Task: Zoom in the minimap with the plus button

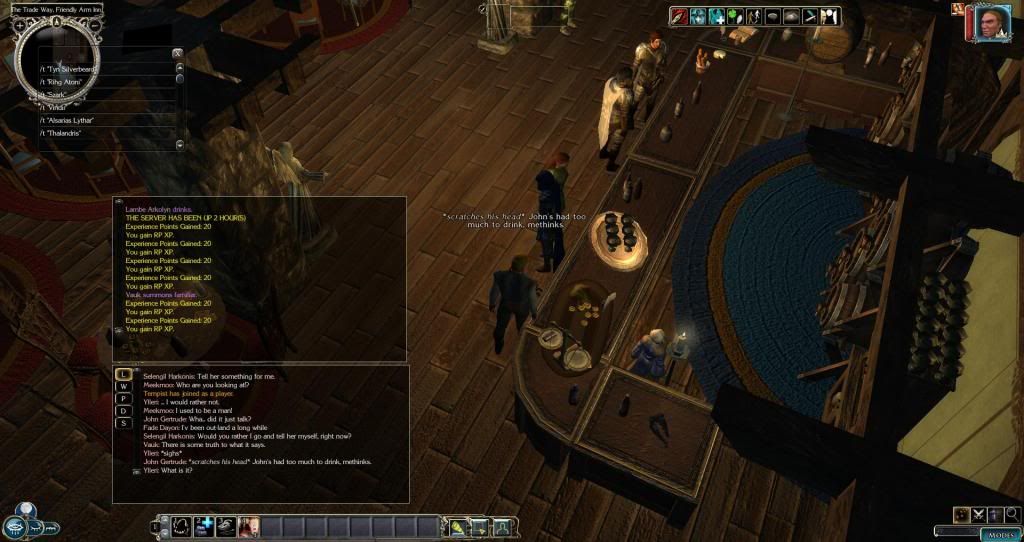Action: click(20, 25)
